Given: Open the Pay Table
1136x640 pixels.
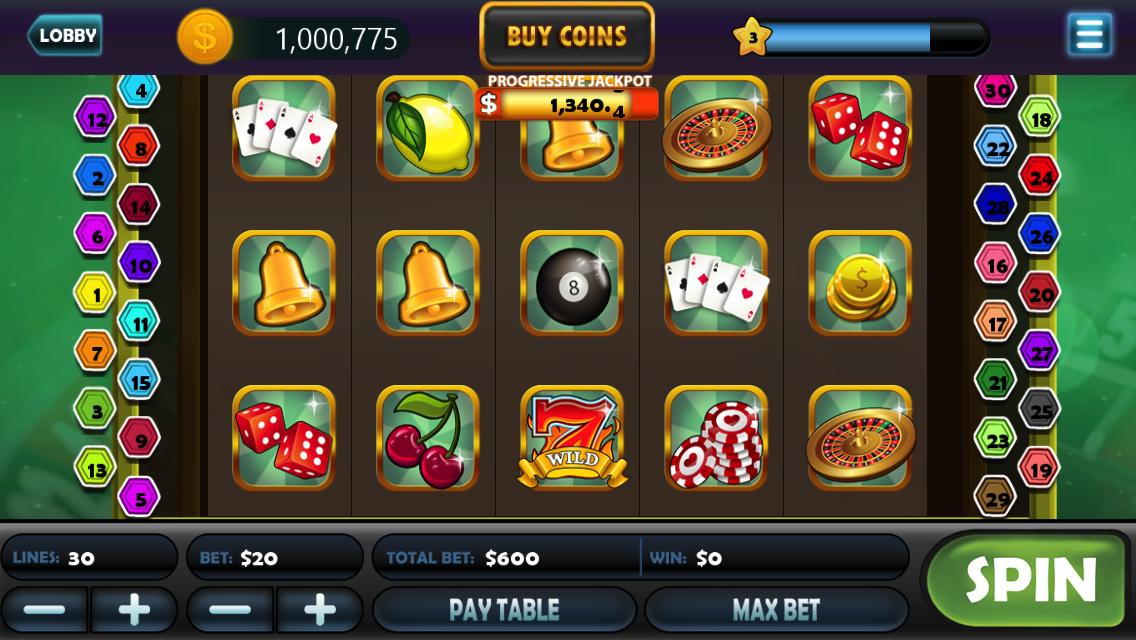Looking at the screenshot, I should click(505, 609).
